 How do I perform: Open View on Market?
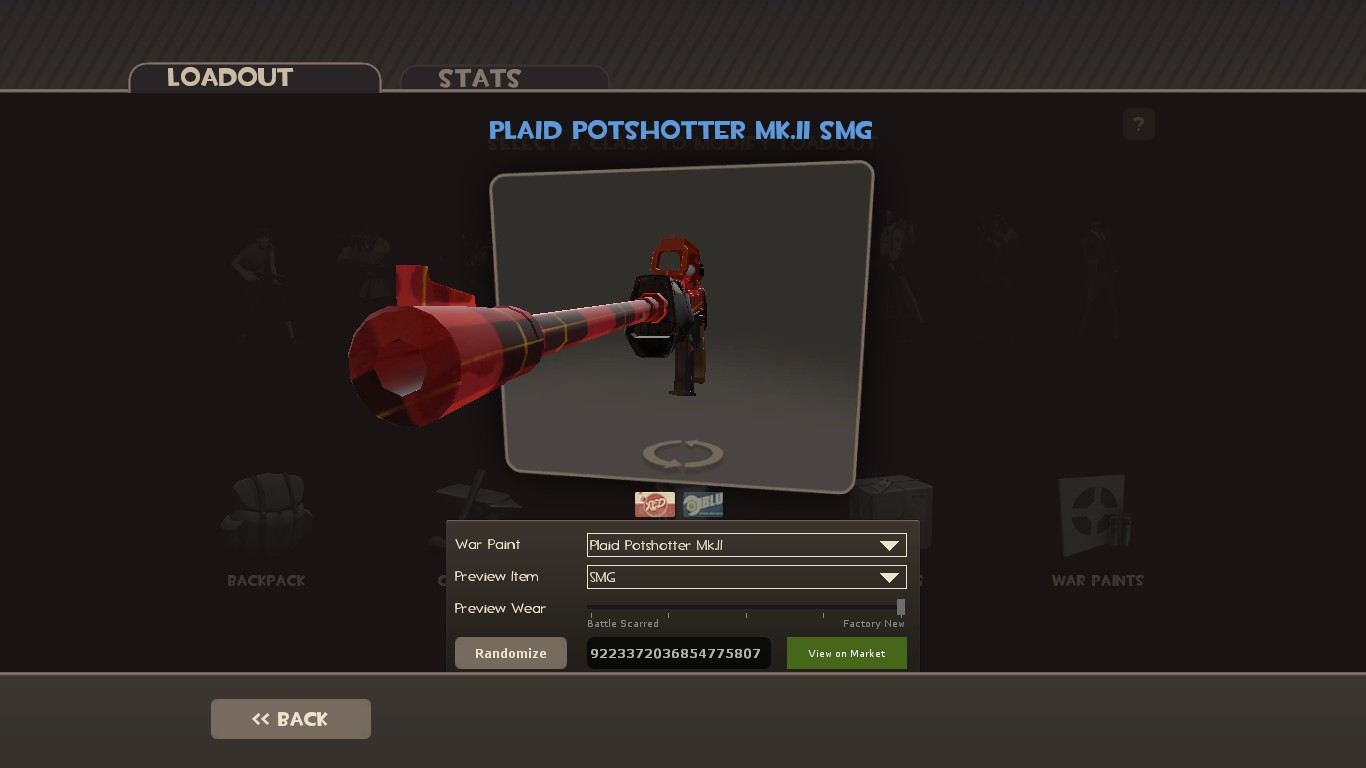(846, 653)
